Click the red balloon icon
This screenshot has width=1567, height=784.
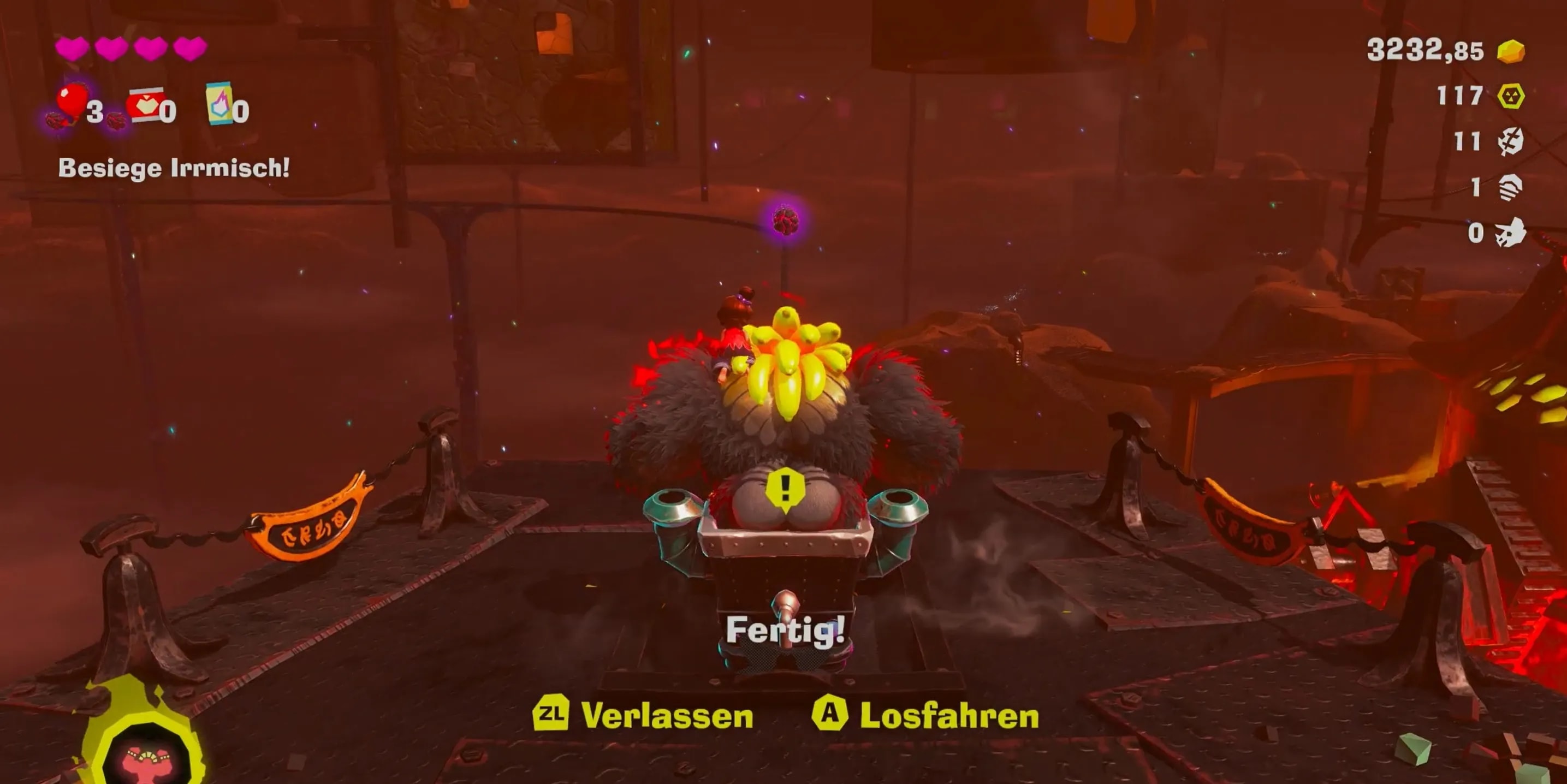pos(72,100)
